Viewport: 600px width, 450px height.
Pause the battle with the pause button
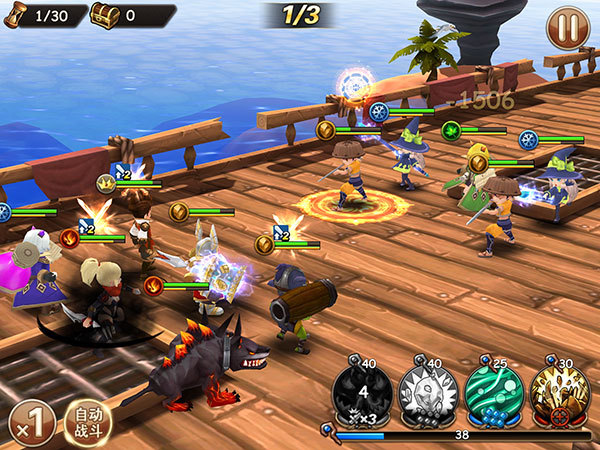point(567,28)
